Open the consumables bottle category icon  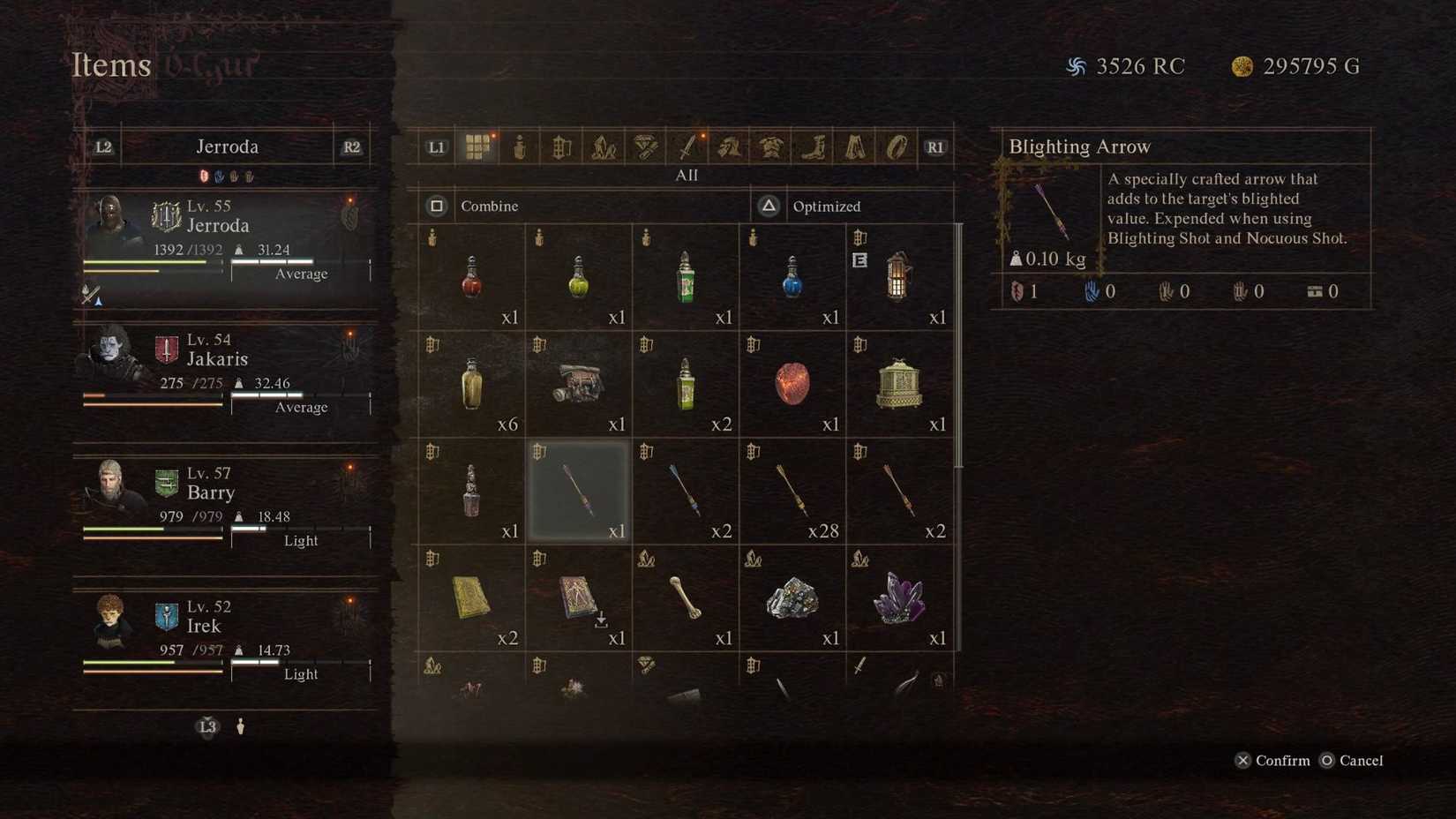pyautogui.click(x=520, y=147)
